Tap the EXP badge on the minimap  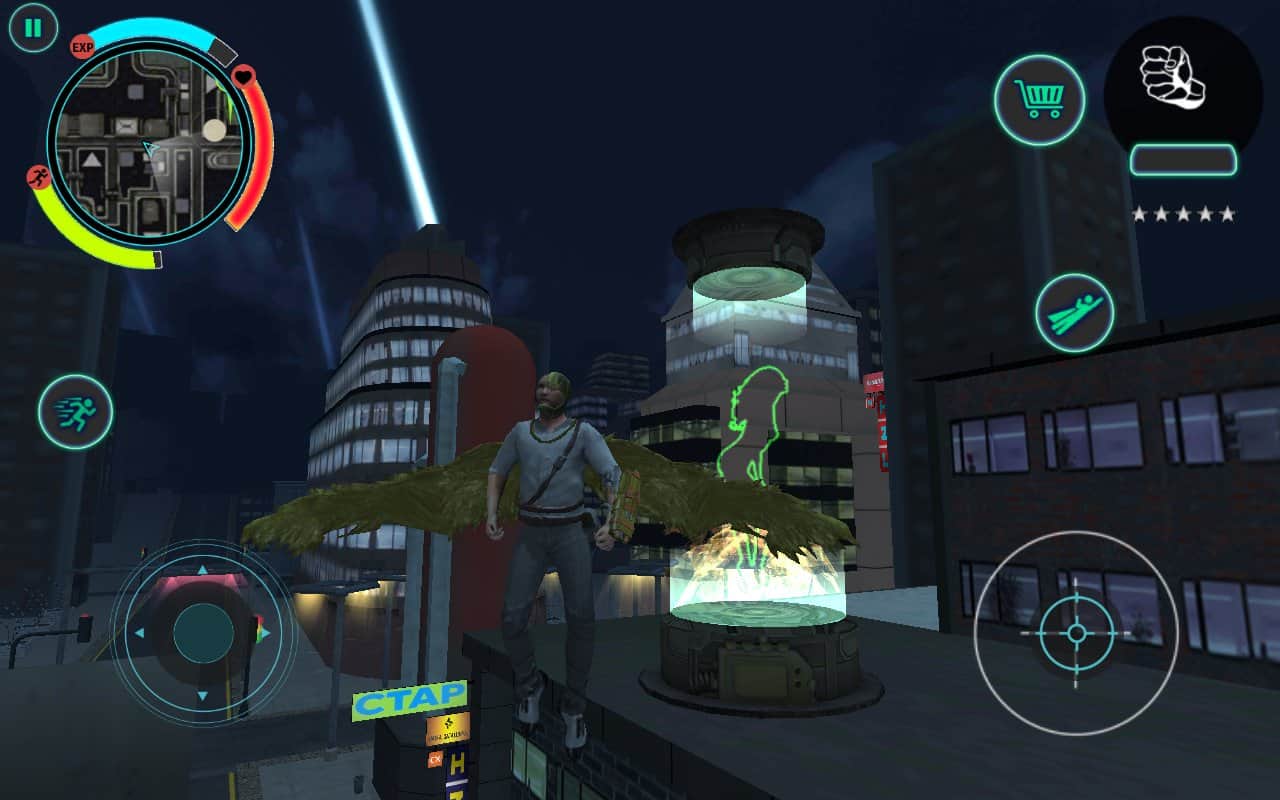(x=80, y=44)
